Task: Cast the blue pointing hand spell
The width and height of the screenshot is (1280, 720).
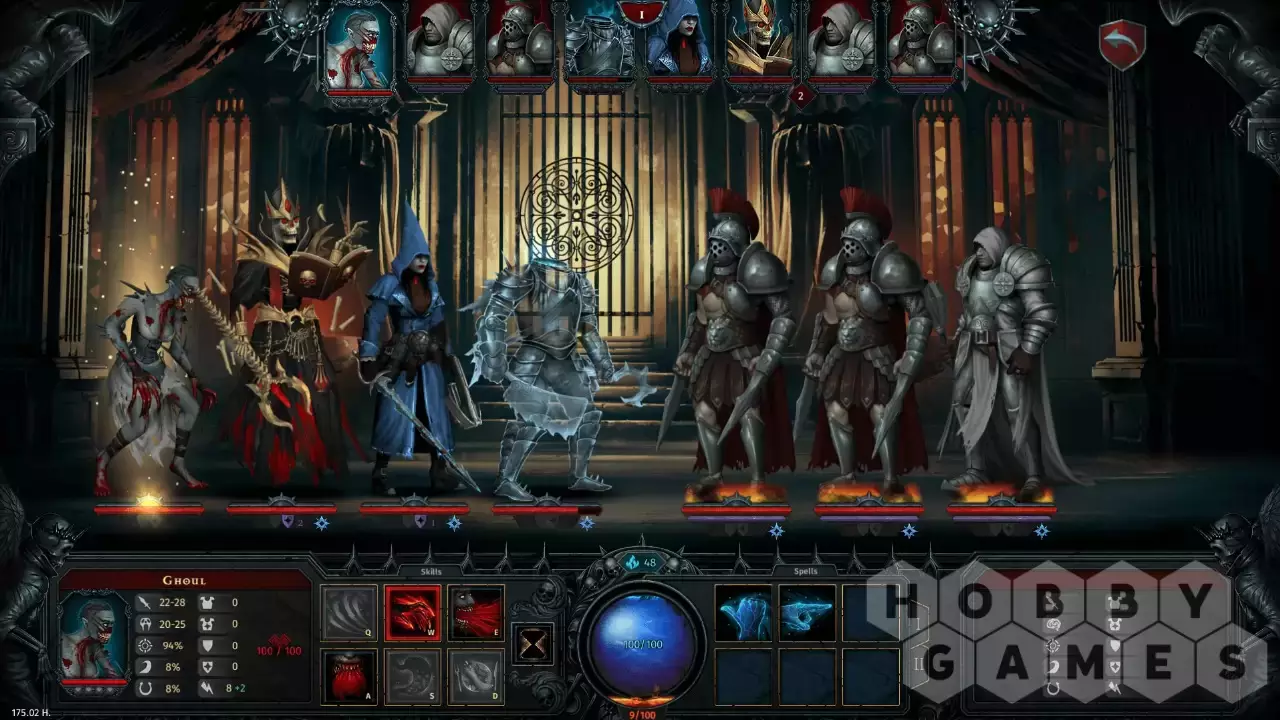Action: pos(807,612)
